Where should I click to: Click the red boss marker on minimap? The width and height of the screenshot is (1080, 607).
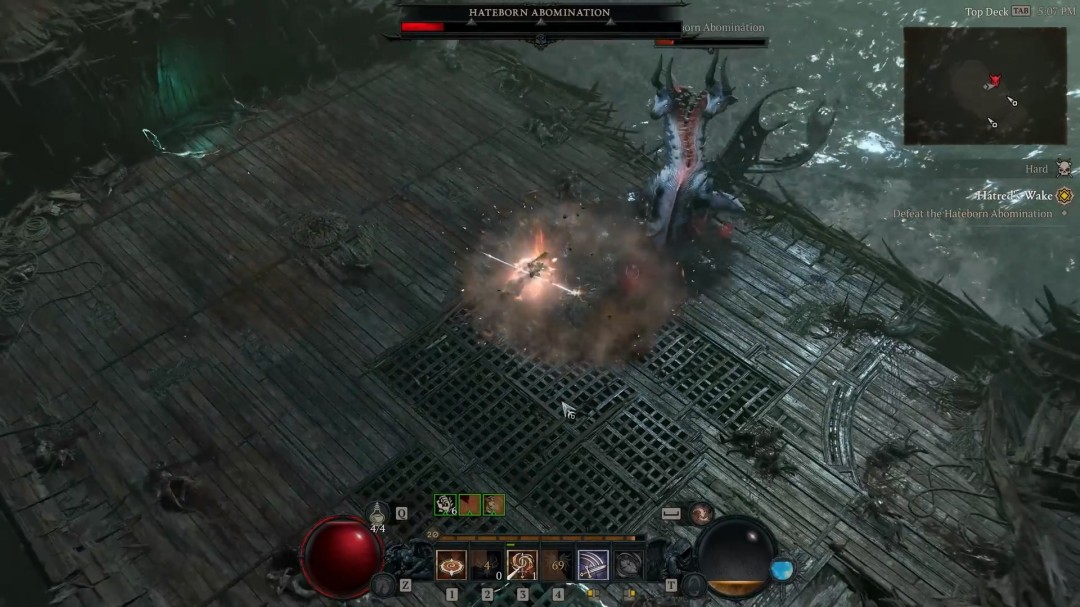994,80
